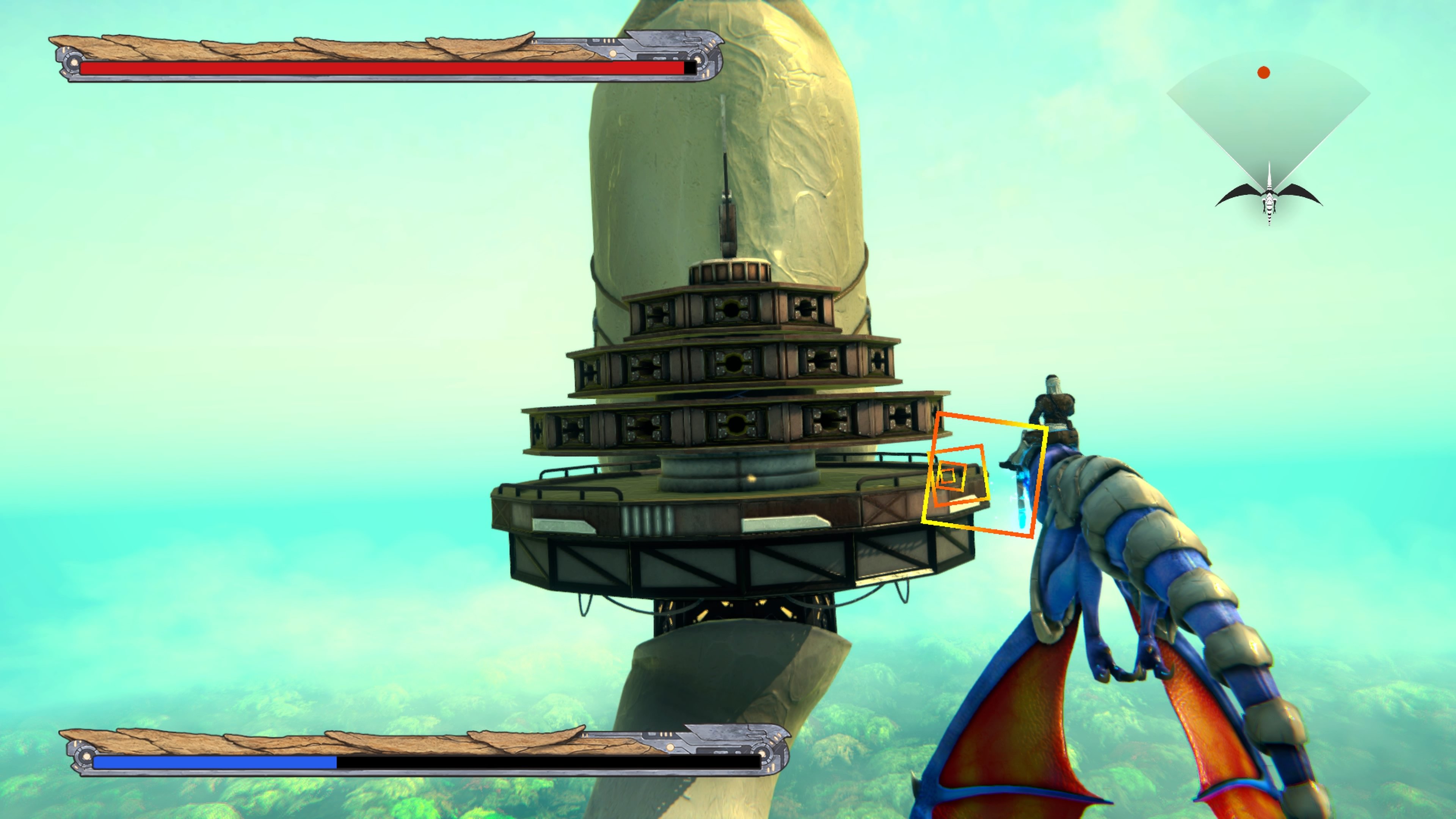
Task: Click the red enemy dot on the radar
Action: point(1265,72)
